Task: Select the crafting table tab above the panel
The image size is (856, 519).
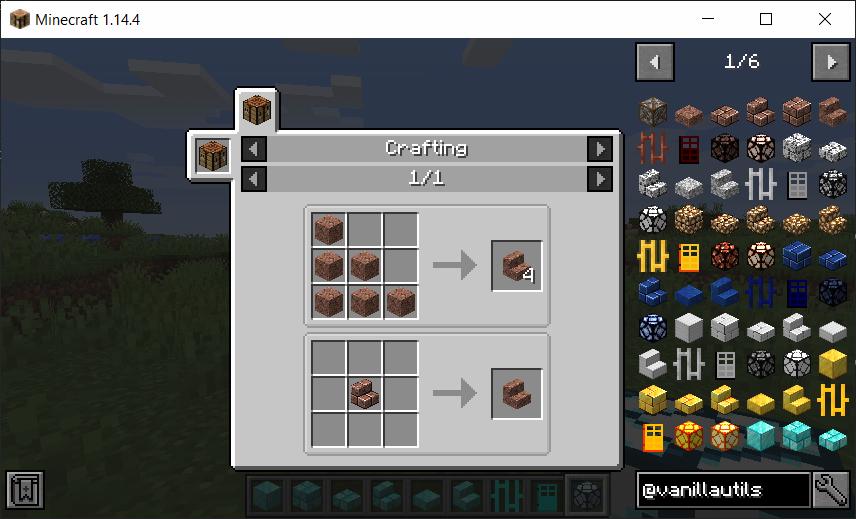Action: point(257,110)
